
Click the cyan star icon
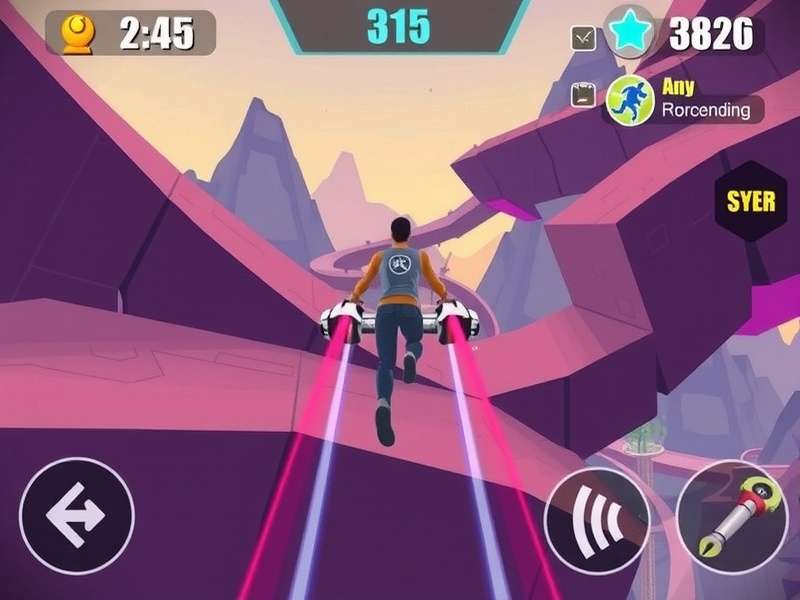(629, 35)
